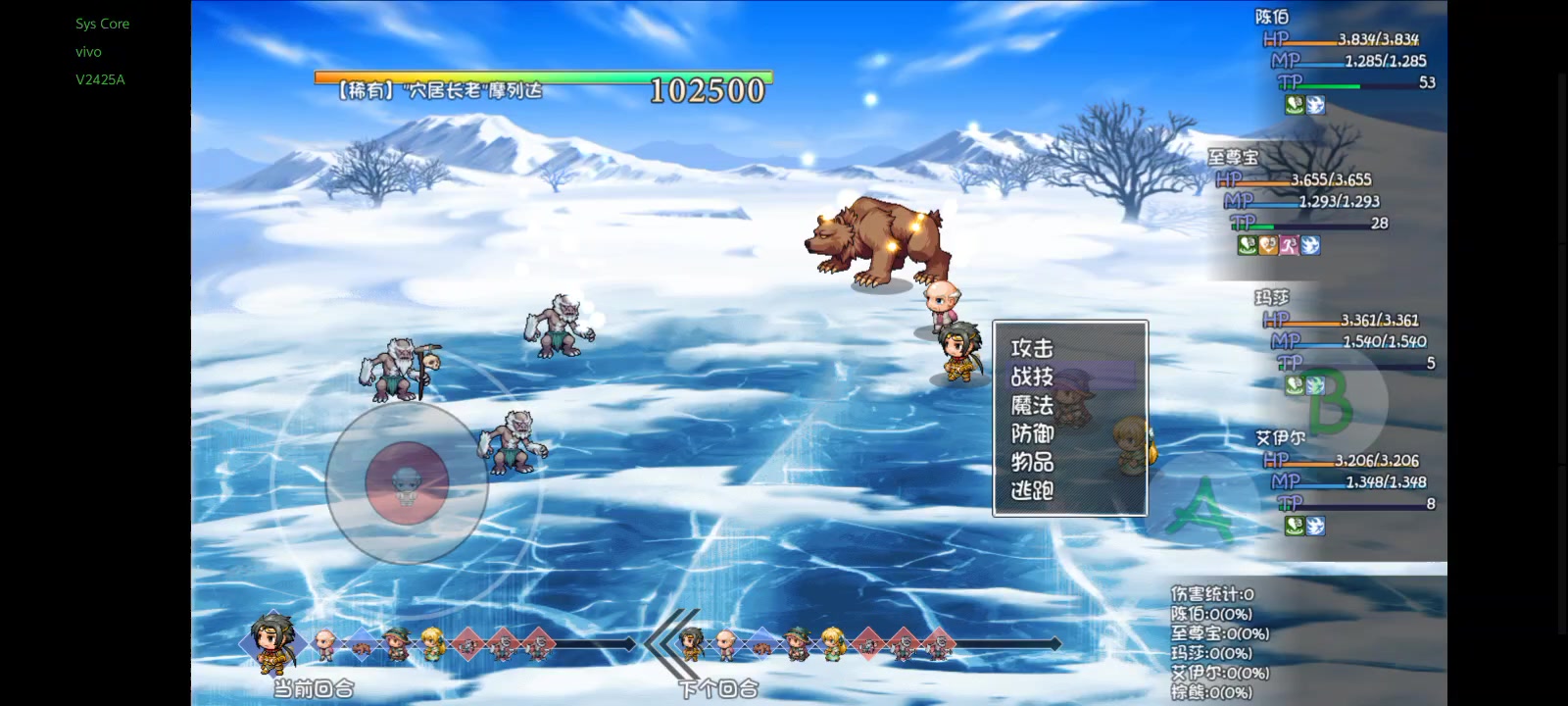This screenshot has height=706, width=1568.
Task: Pick the 防御 defend command
Action: pyautogui.click(x=1033, y=433)
